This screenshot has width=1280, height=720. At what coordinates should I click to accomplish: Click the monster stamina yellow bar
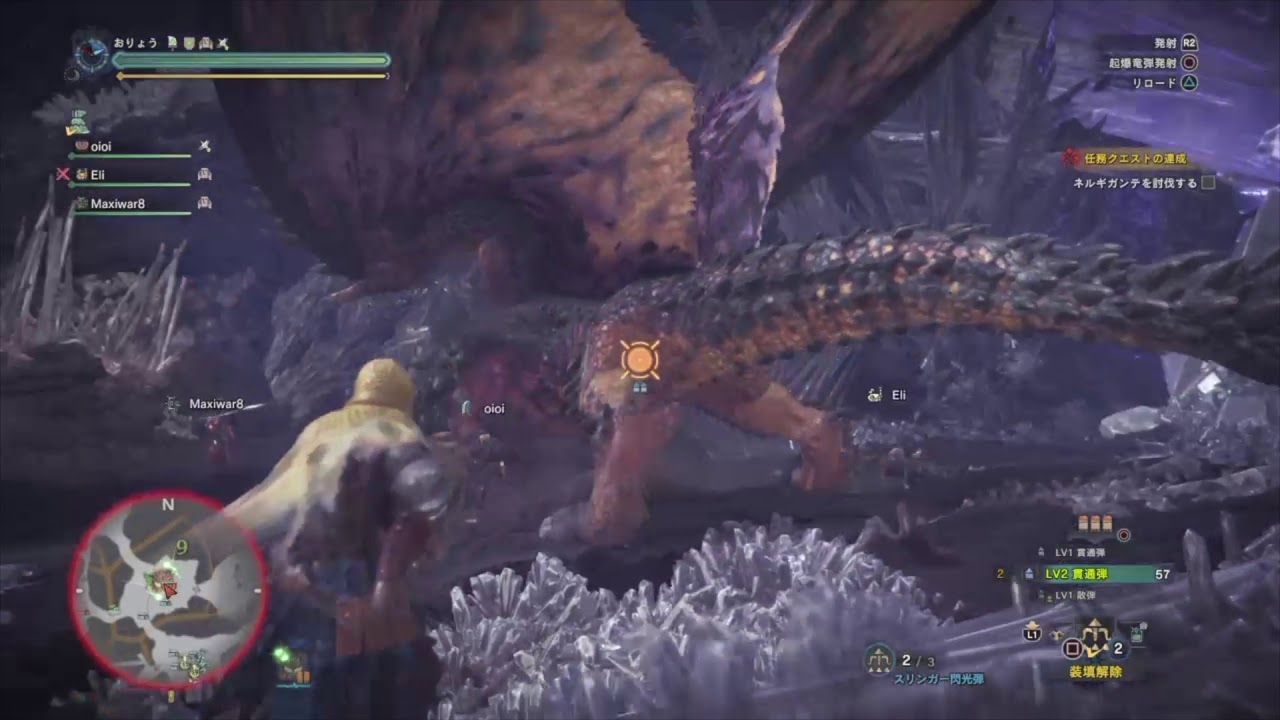[250, 75]
